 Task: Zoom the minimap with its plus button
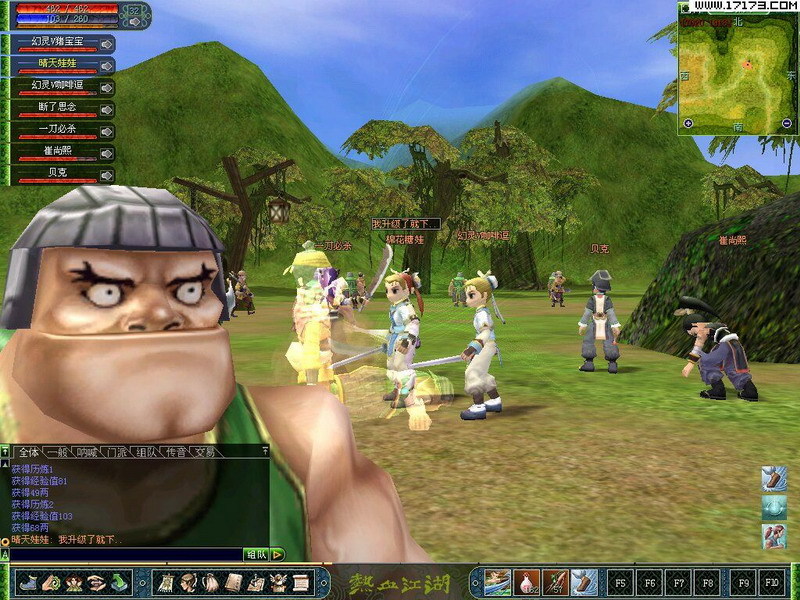(x=688, y=123)
